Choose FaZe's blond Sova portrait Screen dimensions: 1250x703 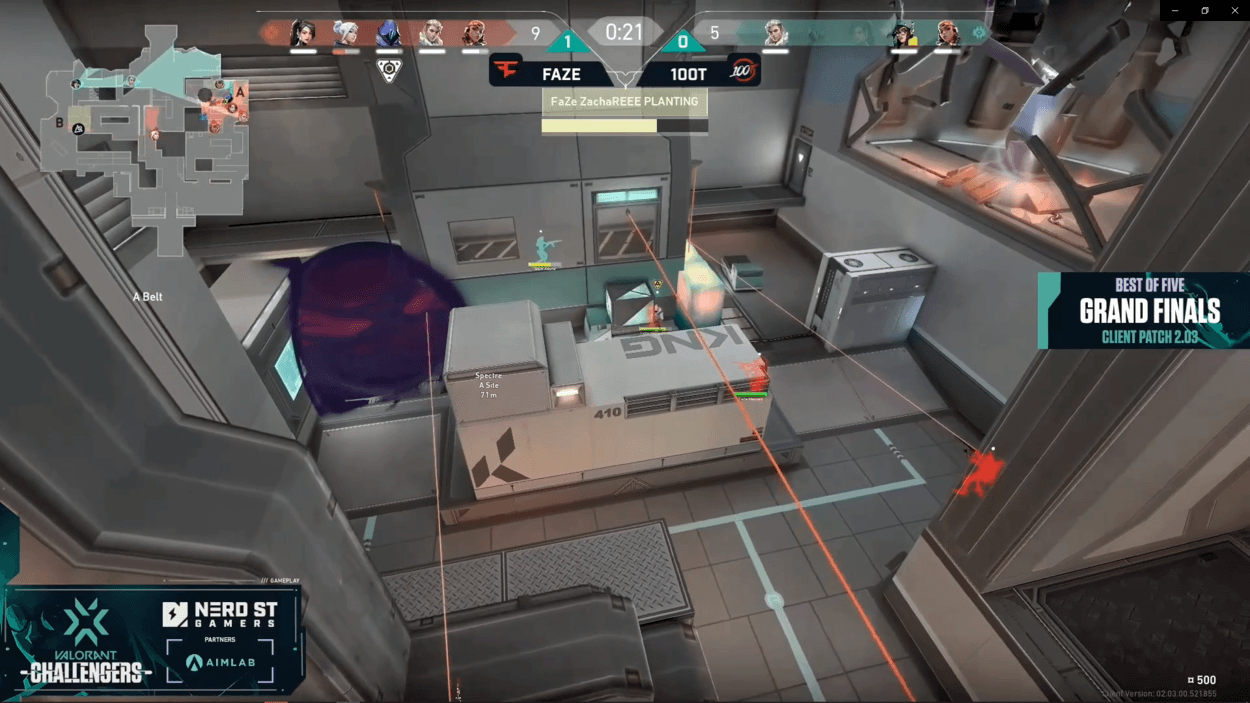[432, 34]
